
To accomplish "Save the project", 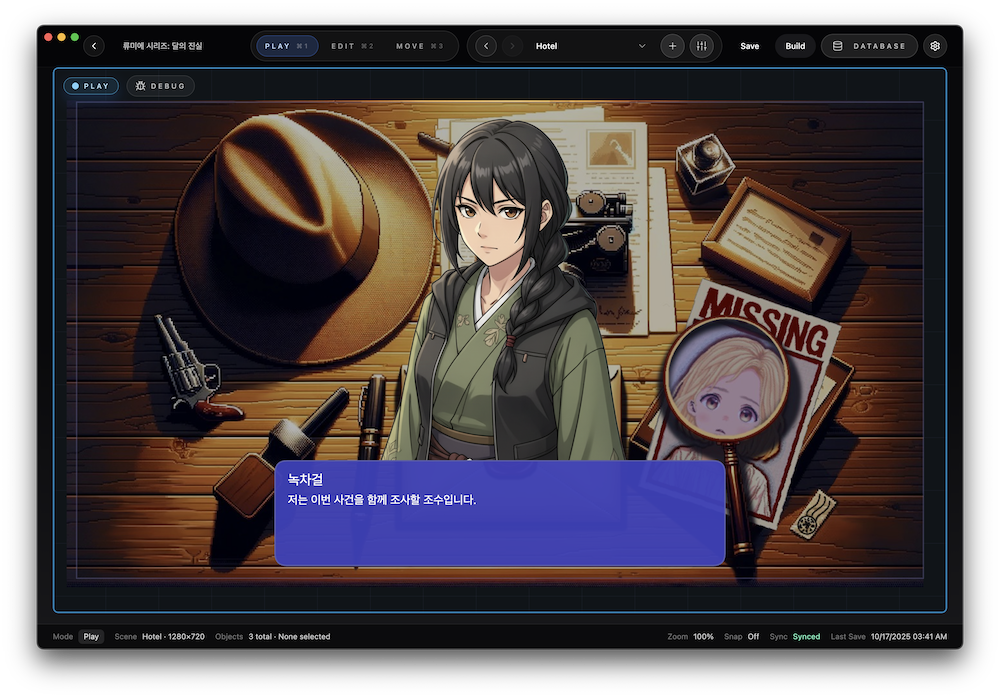I will pyautogui.click(x=749, y=46).
